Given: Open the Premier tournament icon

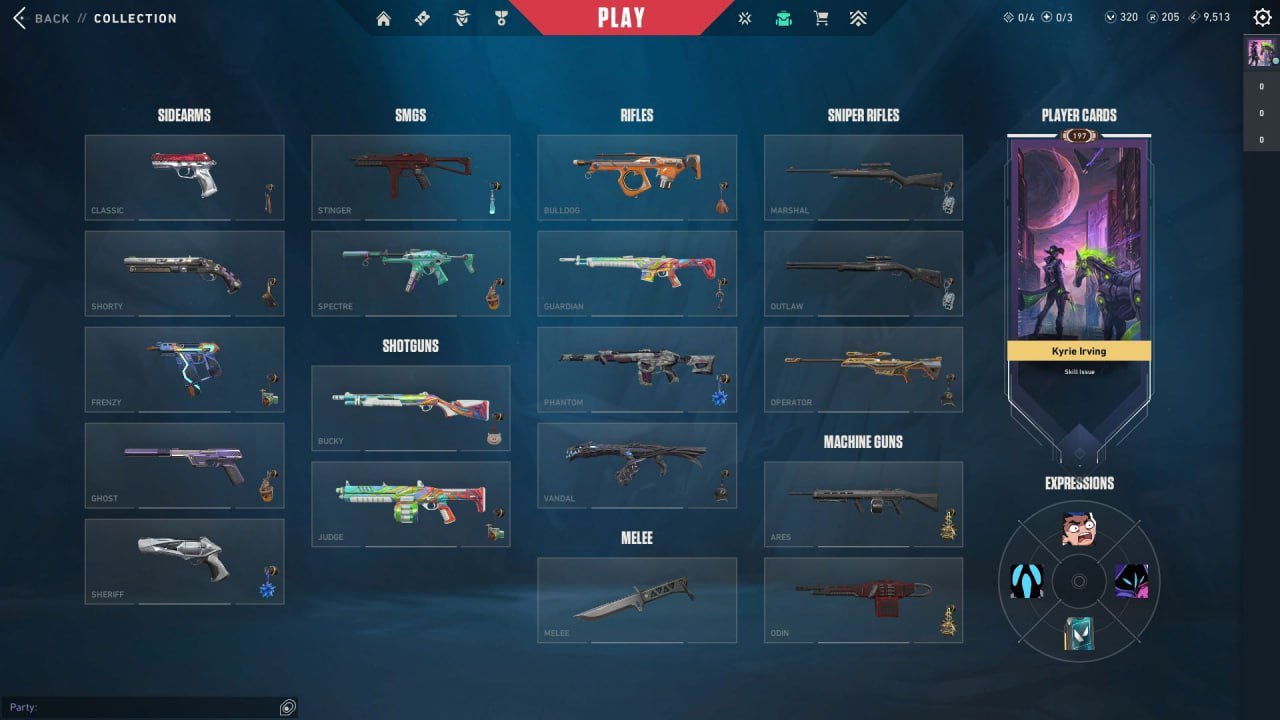Looking at the screenshot, I should point(859,18).
